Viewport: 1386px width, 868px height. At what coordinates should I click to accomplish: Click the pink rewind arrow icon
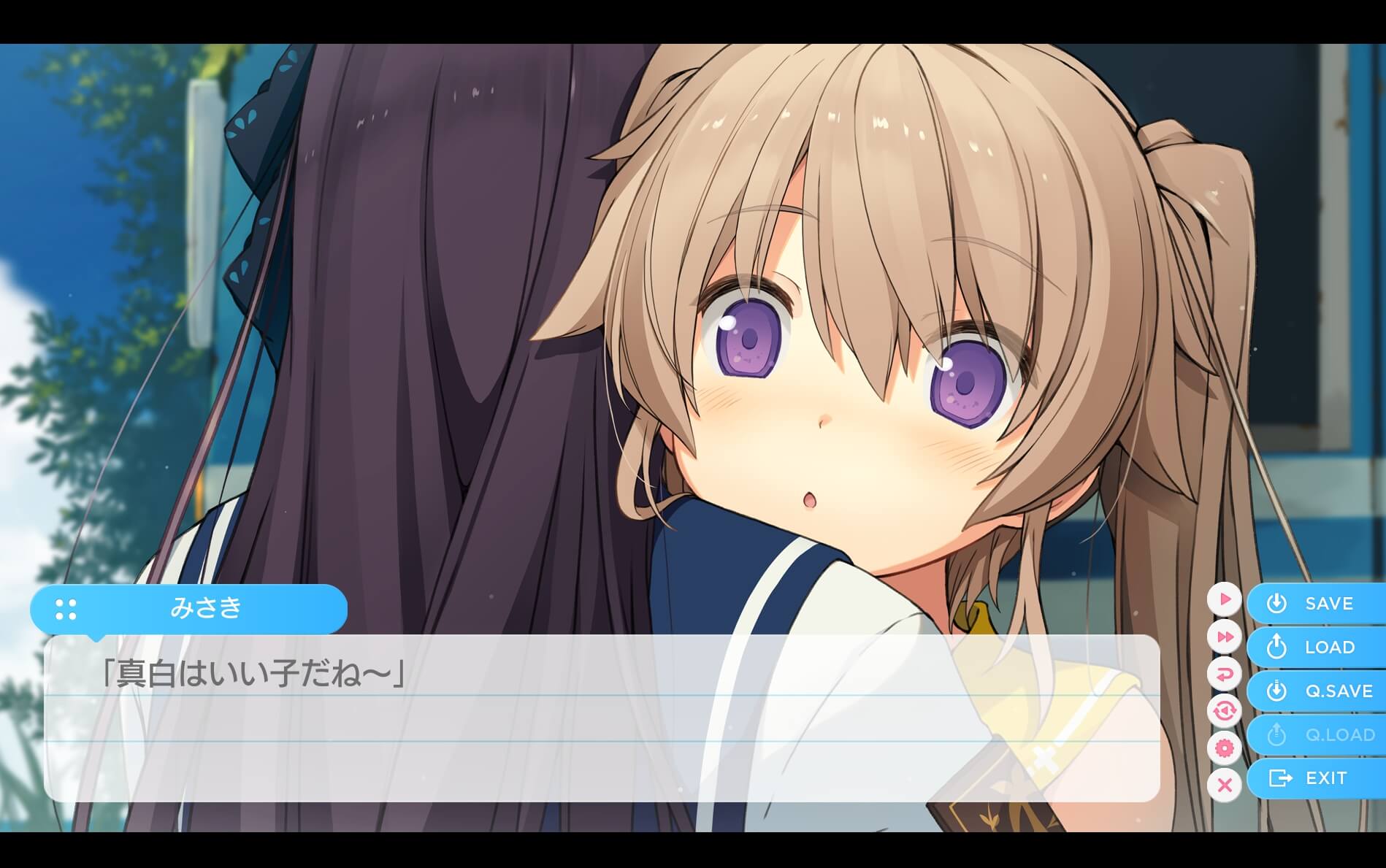pos(1225,673)
